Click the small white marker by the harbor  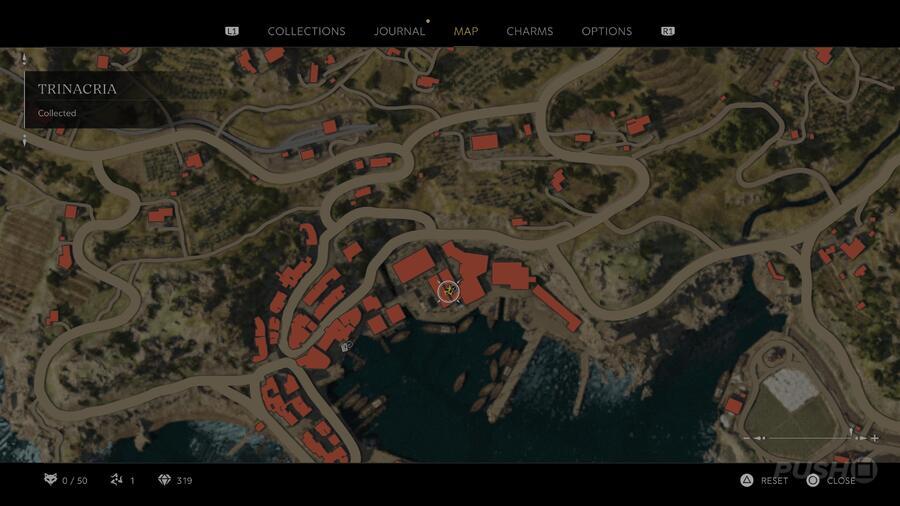[346, 346]
